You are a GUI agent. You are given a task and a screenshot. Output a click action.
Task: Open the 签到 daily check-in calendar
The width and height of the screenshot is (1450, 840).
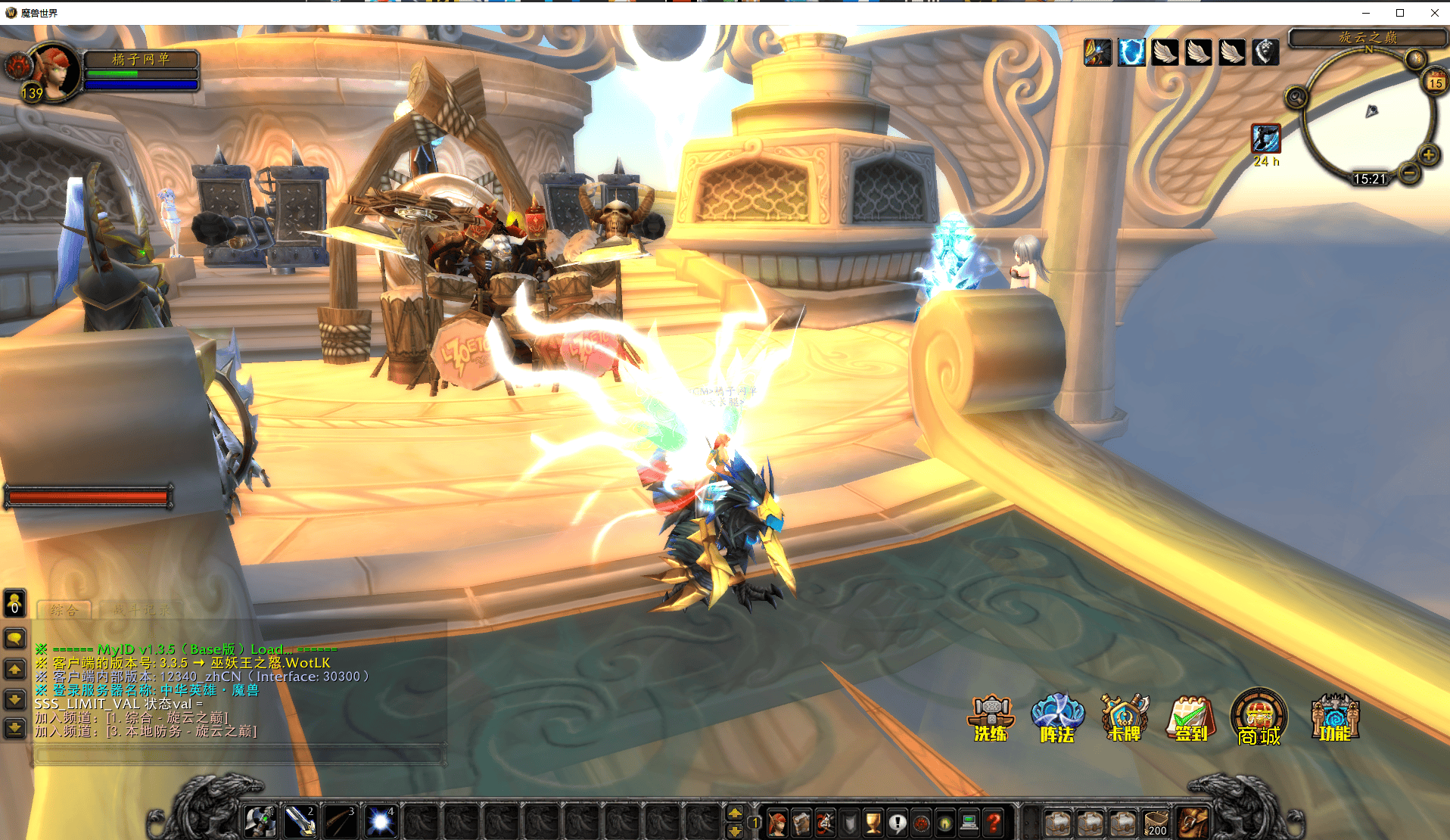click(x=1190, y=717)
